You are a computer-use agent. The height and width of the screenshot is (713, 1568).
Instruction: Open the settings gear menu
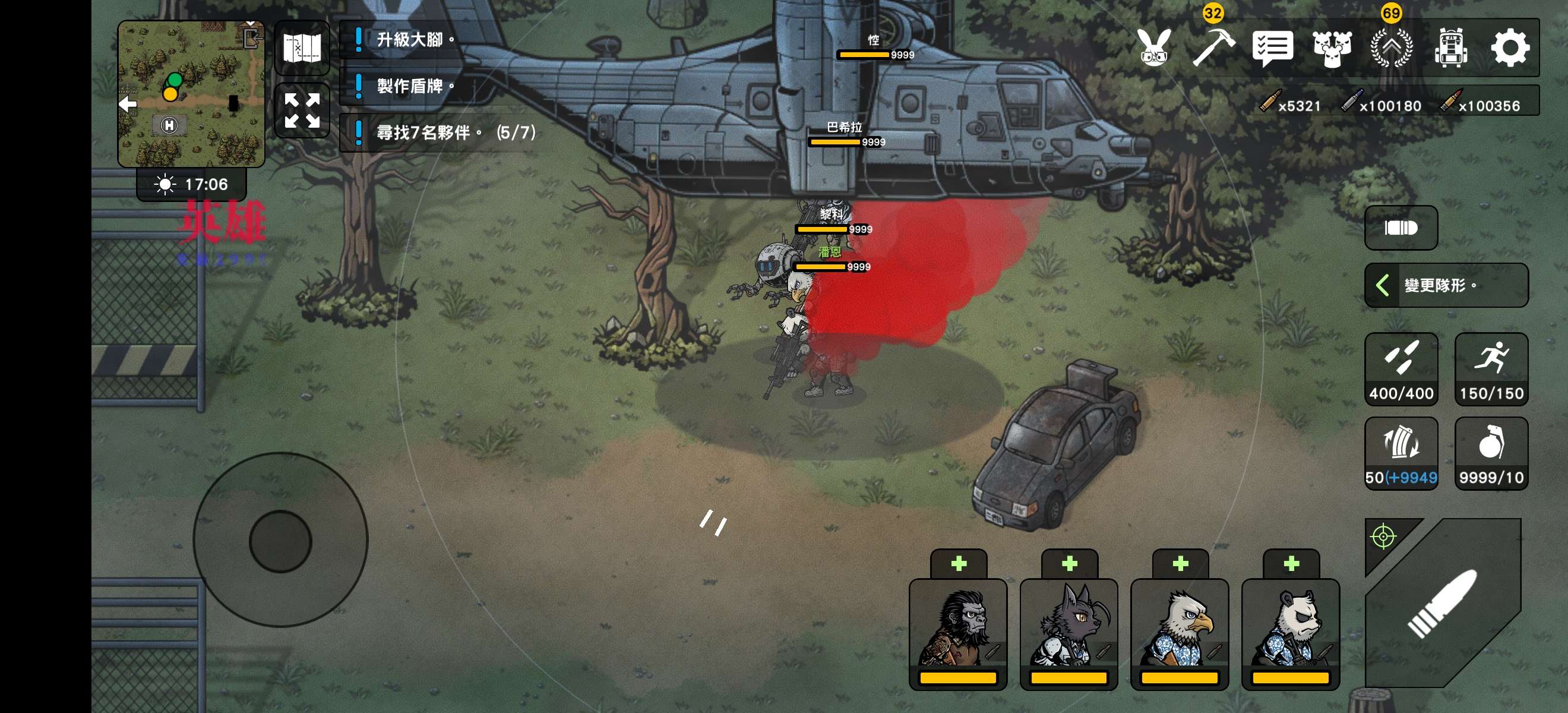(x=1509, y=48)
